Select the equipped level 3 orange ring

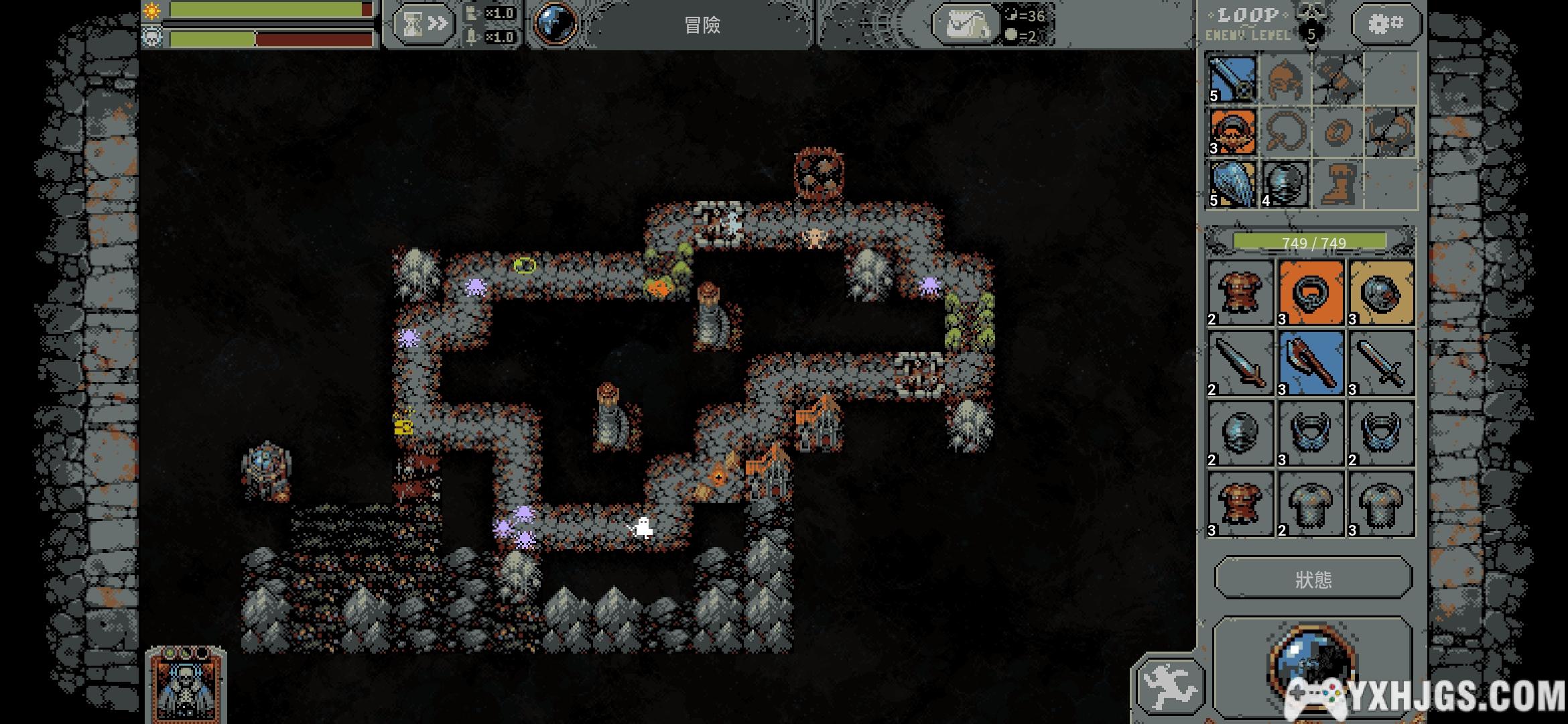1233,131
